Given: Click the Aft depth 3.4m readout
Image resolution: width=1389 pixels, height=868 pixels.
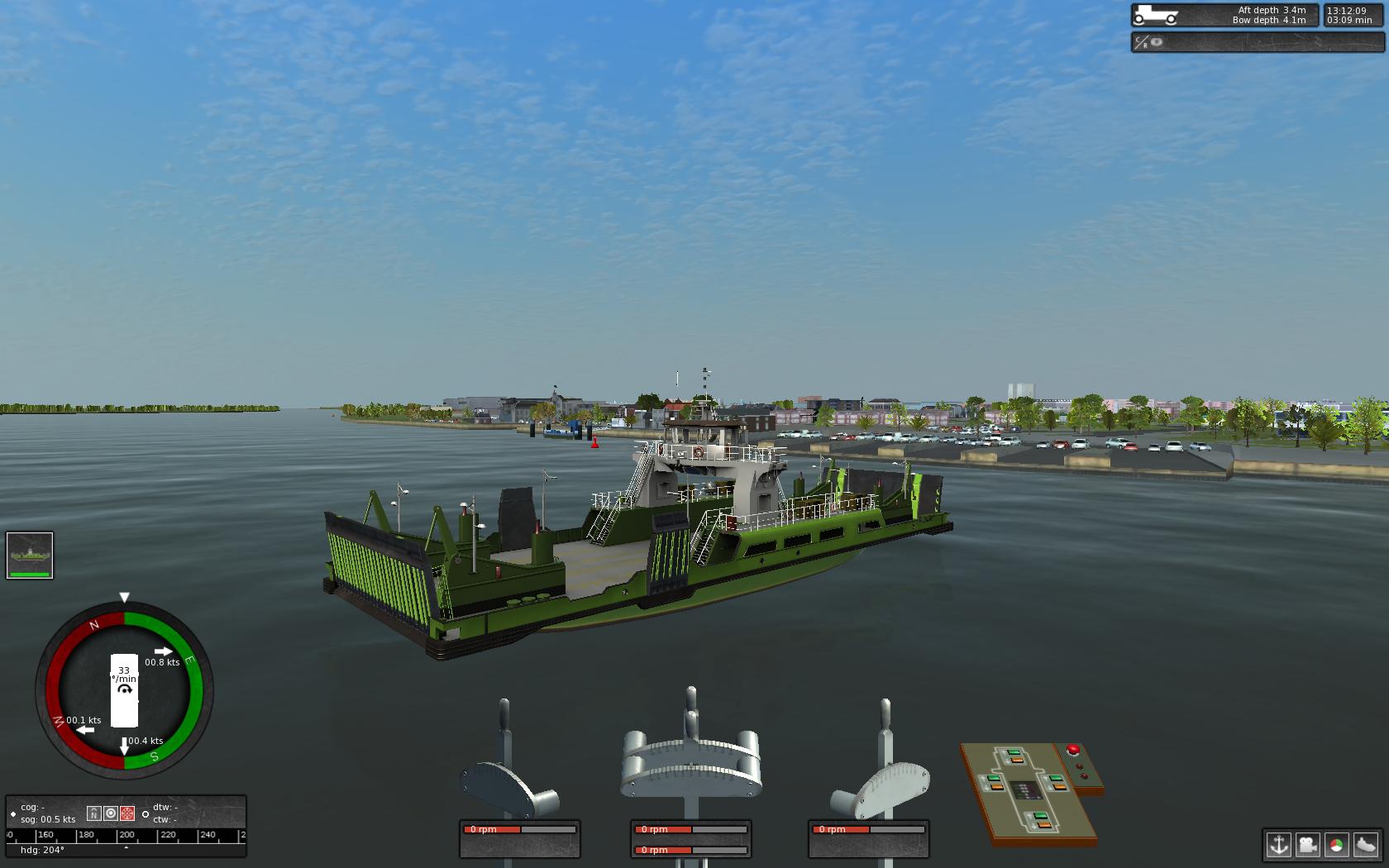Looking at the screenshot, I should [x=1273, y=10].
